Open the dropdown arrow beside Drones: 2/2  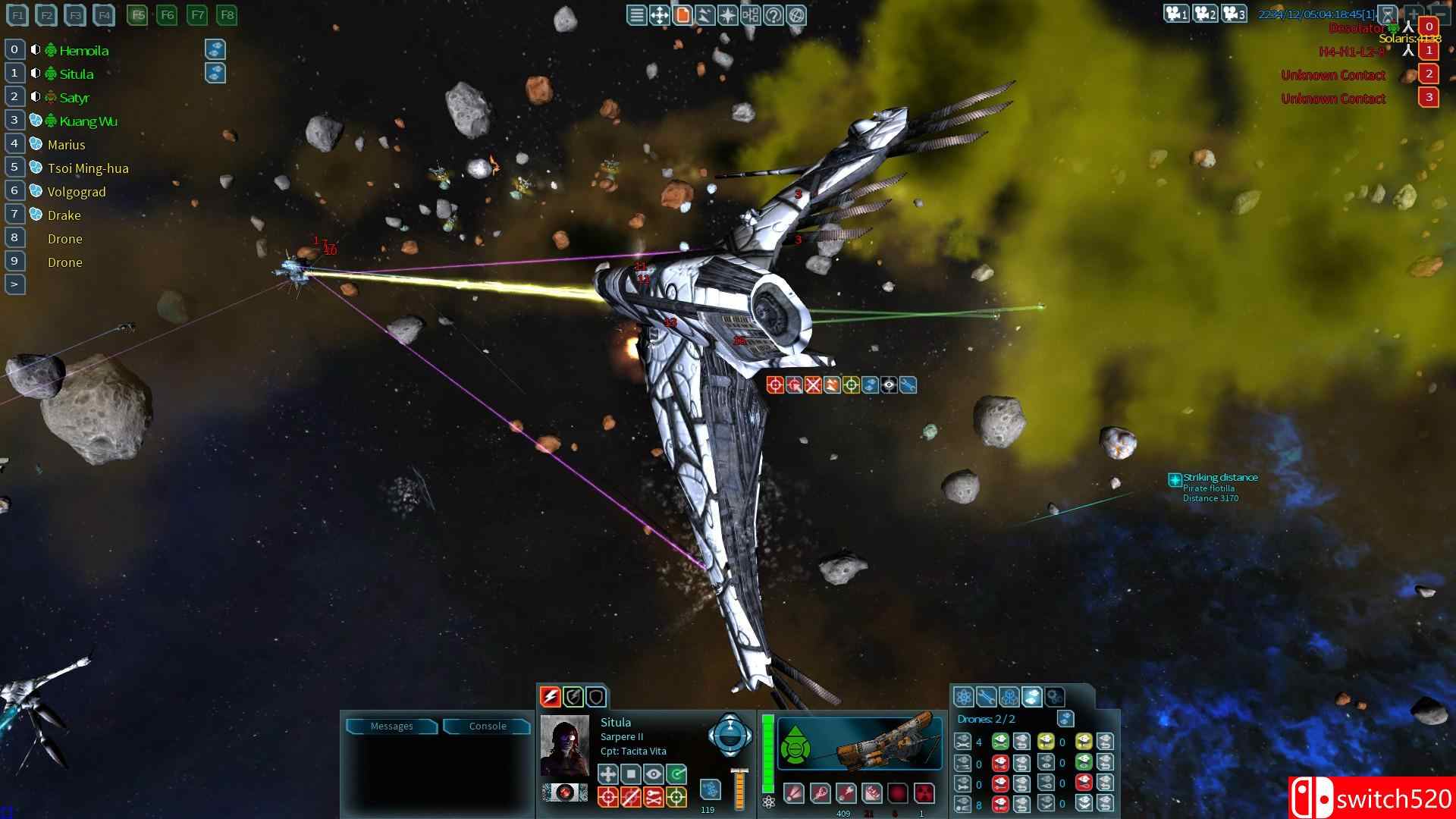[x=1066, y=719]
